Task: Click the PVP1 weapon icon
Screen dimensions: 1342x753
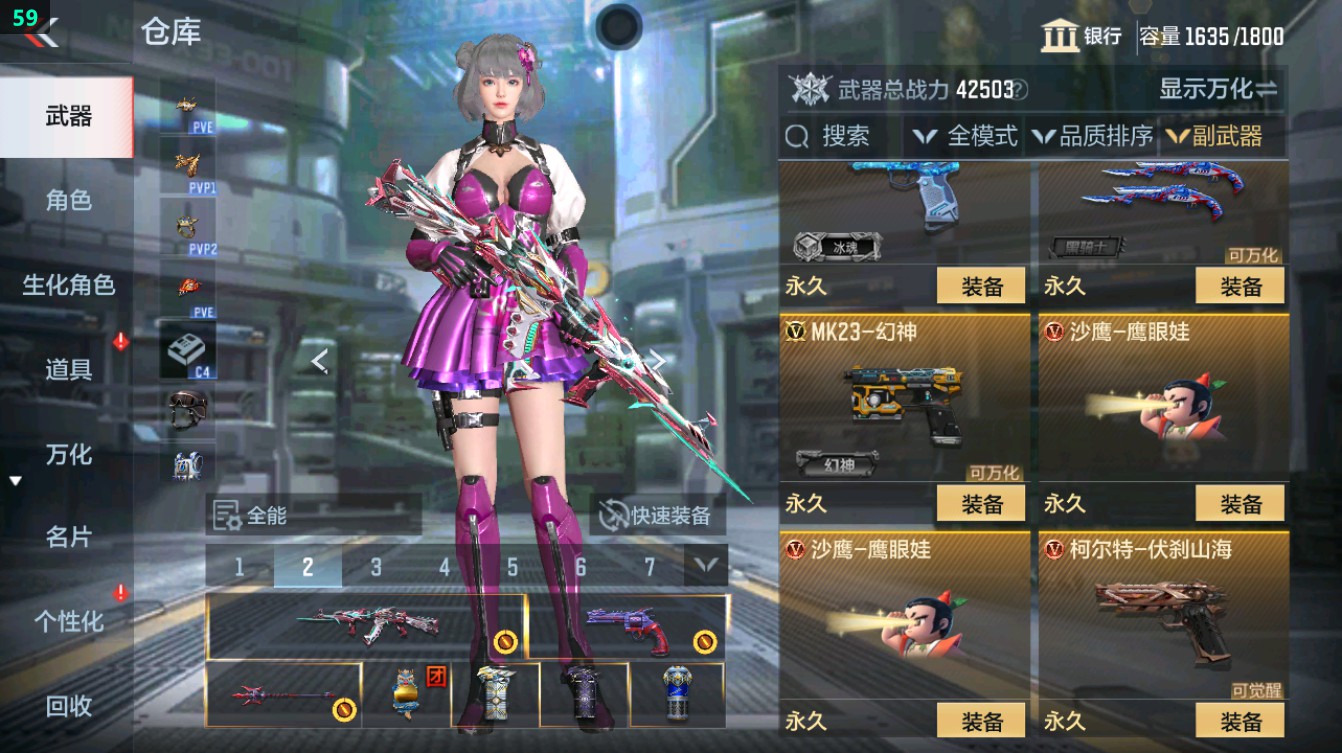Action: click(187, 165)
